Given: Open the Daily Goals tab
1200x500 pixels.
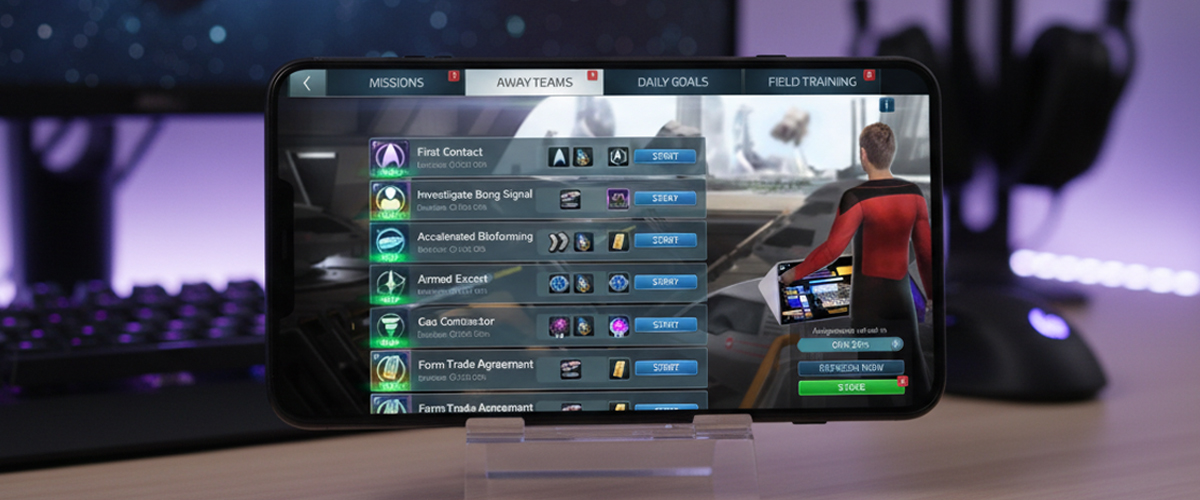Looking at the screenshot, I should pos(672,82).
